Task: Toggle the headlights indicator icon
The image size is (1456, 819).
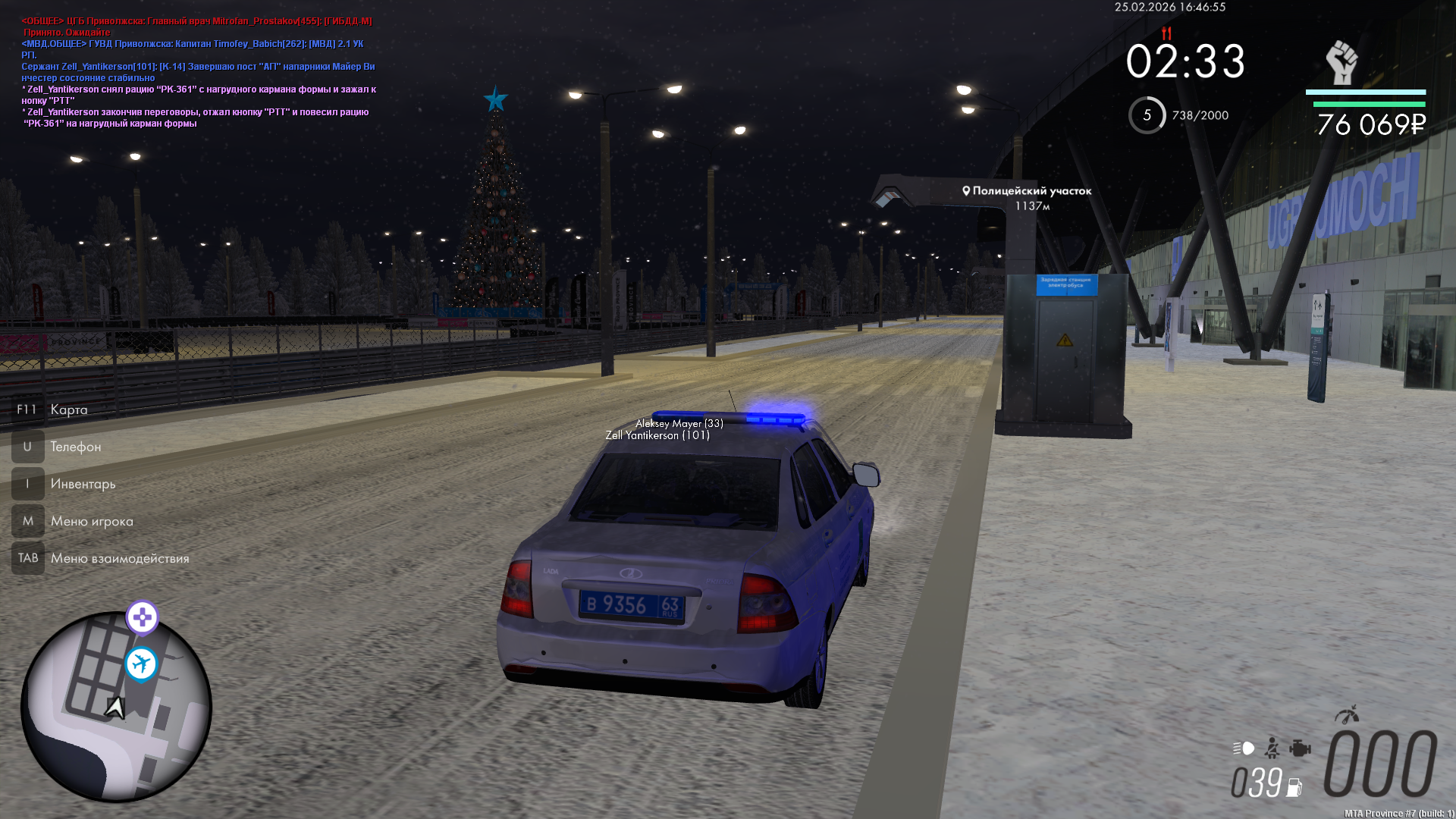Action: (1244, 748)
